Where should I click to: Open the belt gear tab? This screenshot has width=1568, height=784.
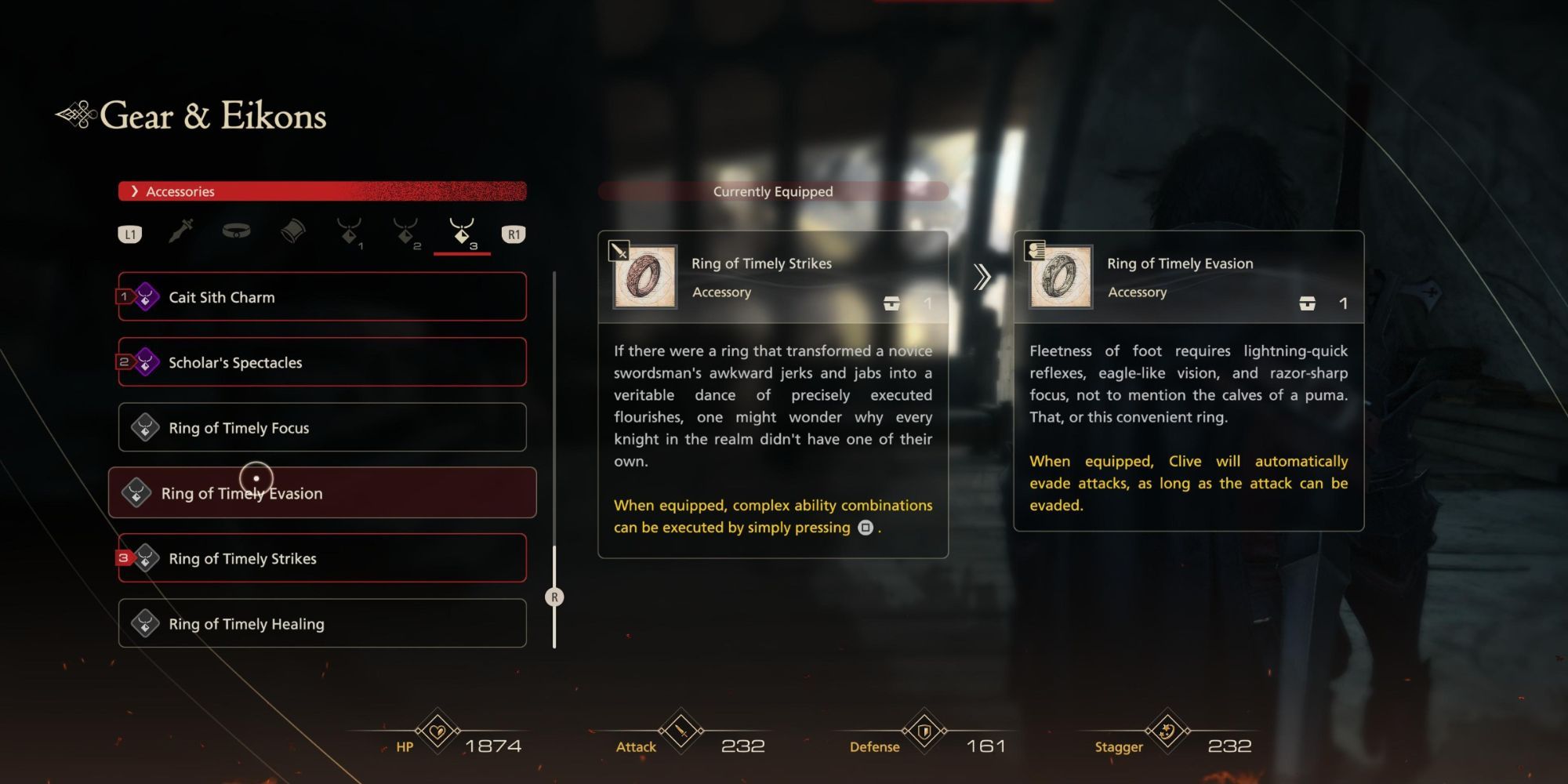point(236,231)
